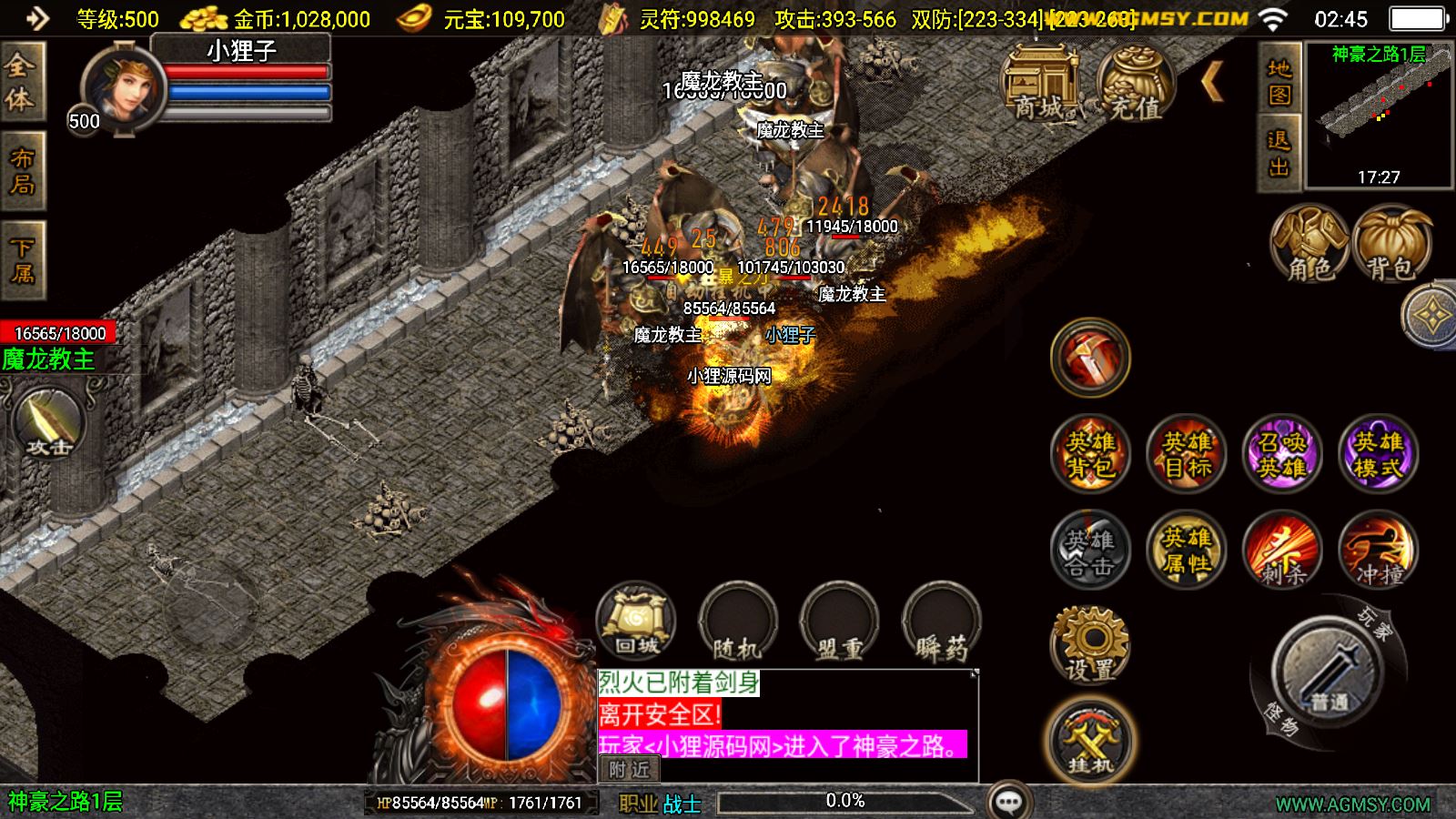Open the 设置 settings gear
Screen dimensions: 1456x819
click(1090, 644)
